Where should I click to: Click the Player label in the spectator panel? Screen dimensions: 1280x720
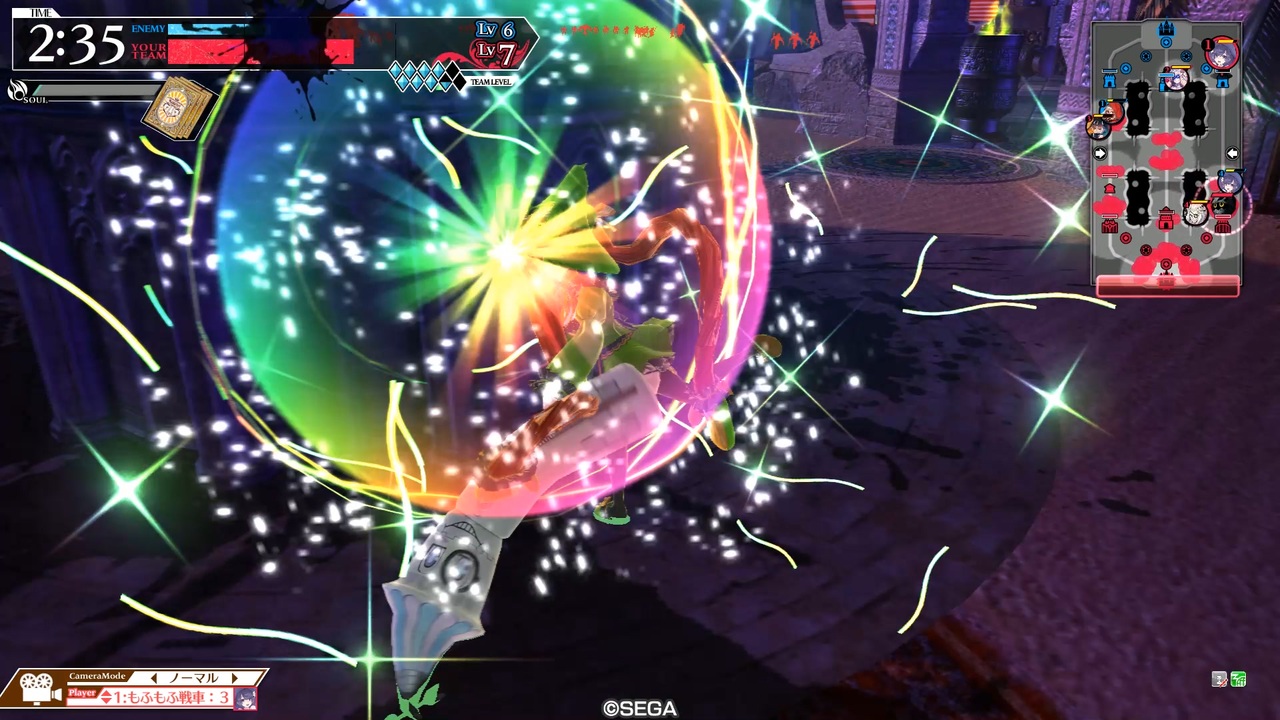coord(82,692)
